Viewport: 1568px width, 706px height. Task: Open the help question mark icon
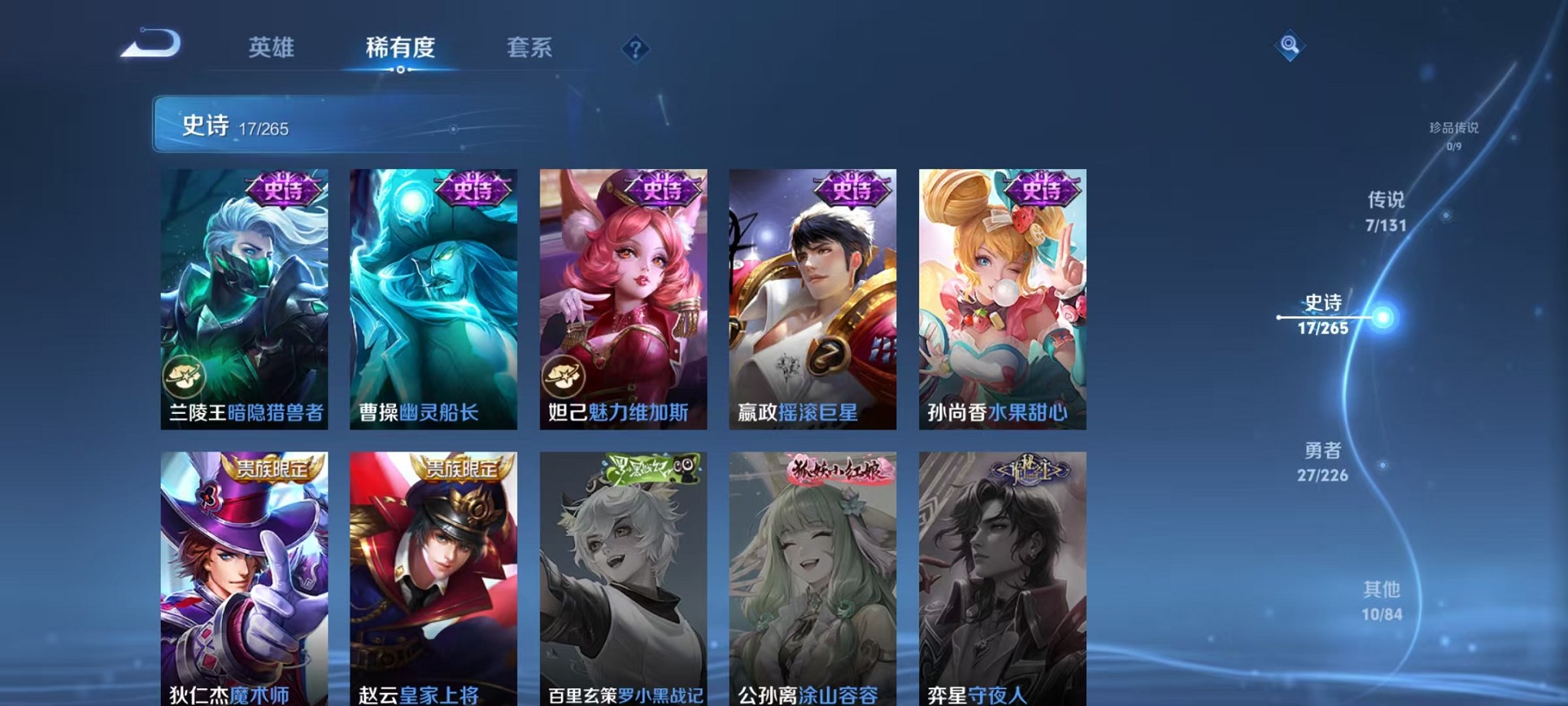point(634,50)
